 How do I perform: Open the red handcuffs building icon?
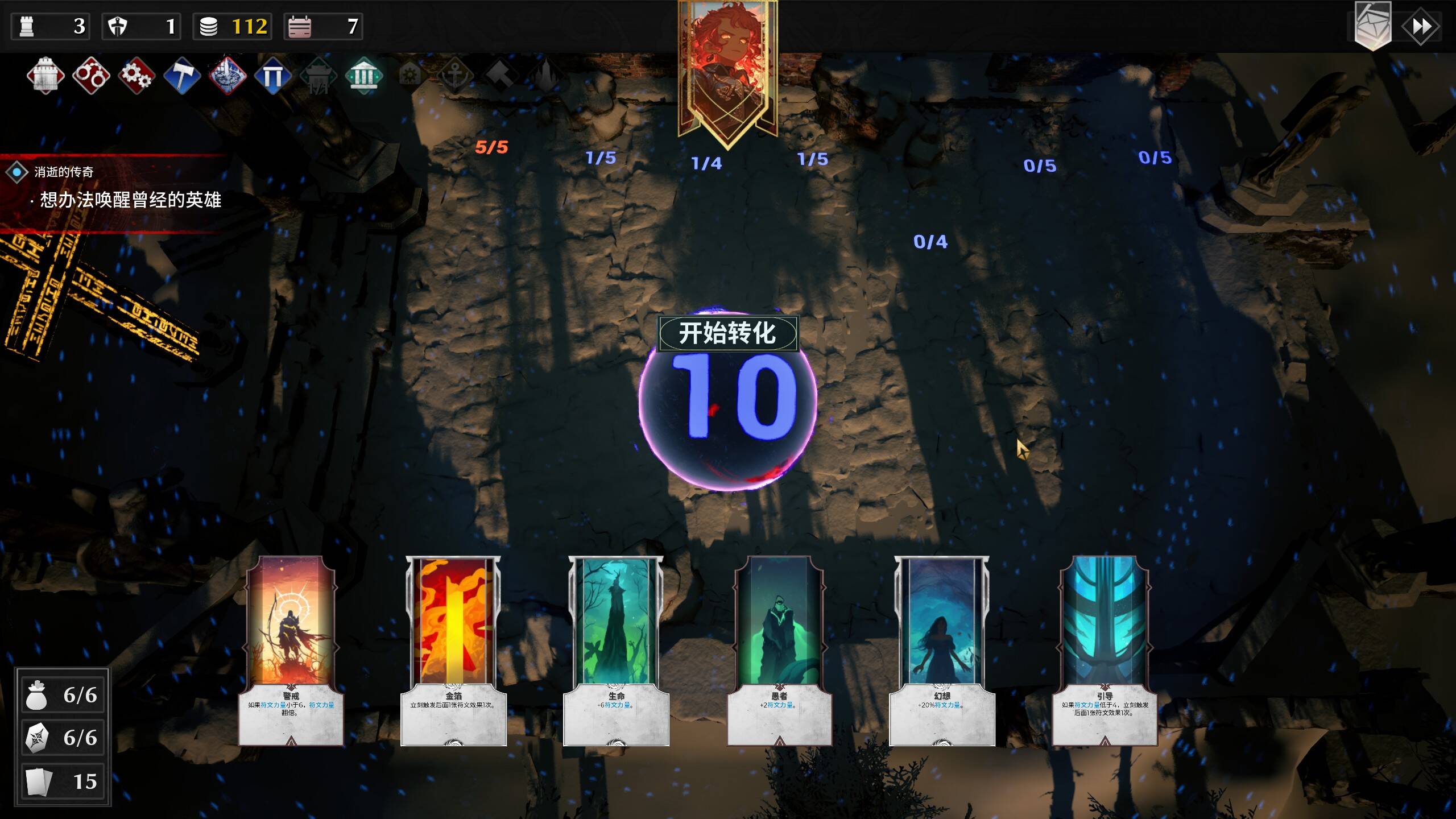point(91,76)
